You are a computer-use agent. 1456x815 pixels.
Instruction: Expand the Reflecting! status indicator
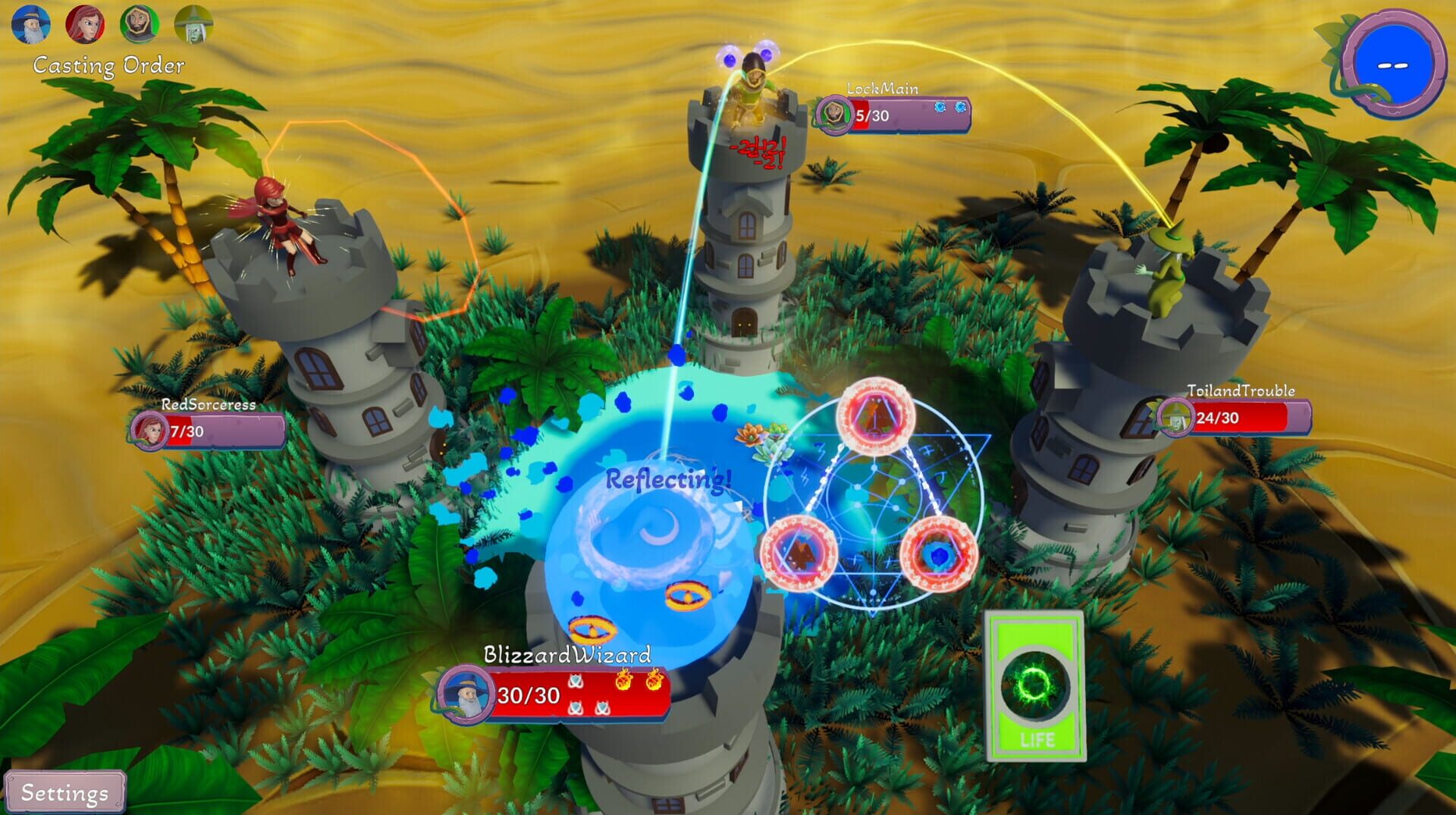click(667, 479)
